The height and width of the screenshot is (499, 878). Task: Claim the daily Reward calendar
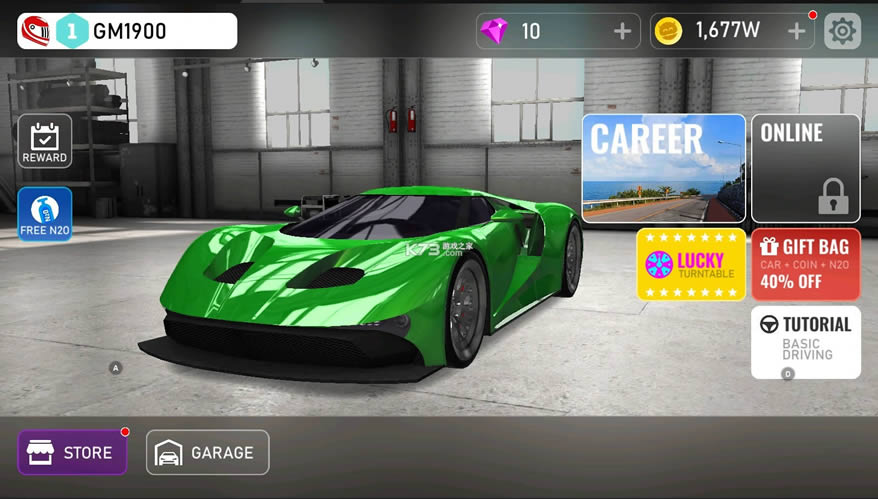click(x=45, y=141)
